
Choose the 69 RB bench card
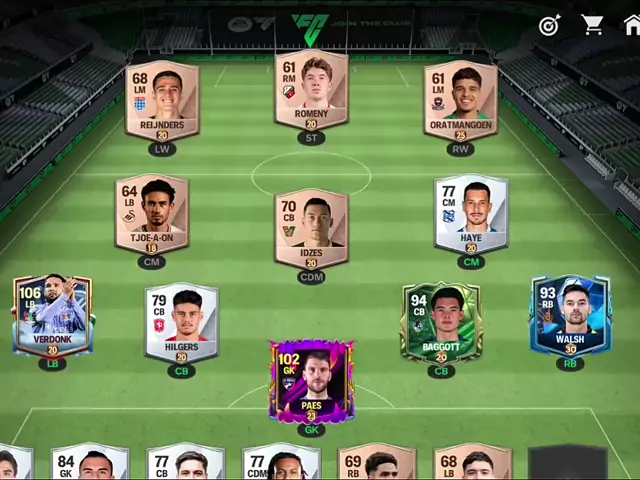tap(376, 464)
